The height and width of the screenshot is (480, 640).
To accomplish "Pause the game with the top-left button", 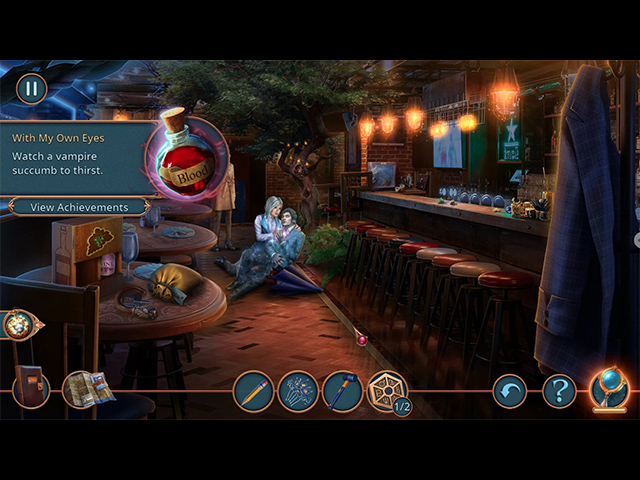I will point(31,88).
